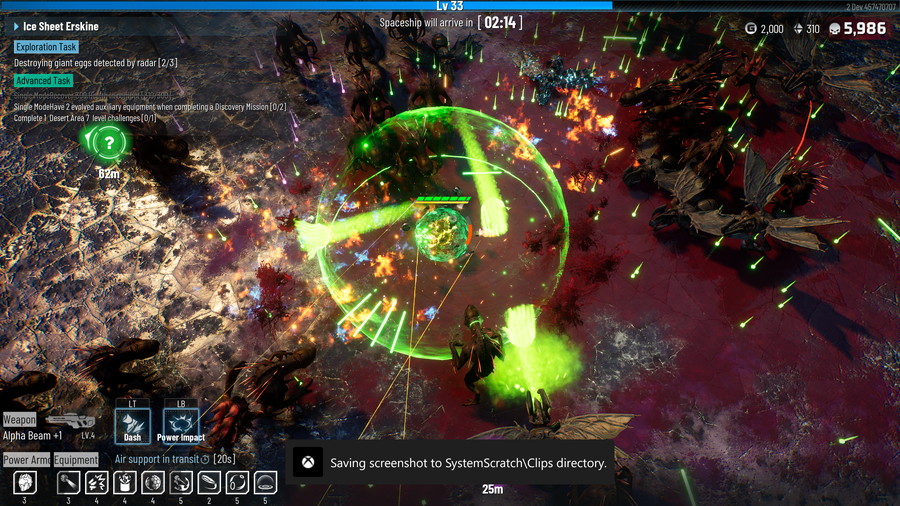Click the Advanced Task label
Image resolution: width=900 pixels, height=506 pixels.
[x=43, y=81]
